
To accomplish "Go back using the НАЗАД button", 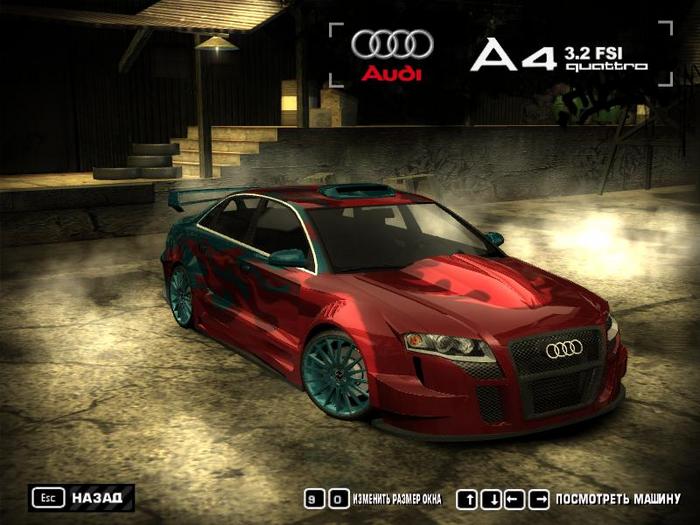I will pos(82,497).
